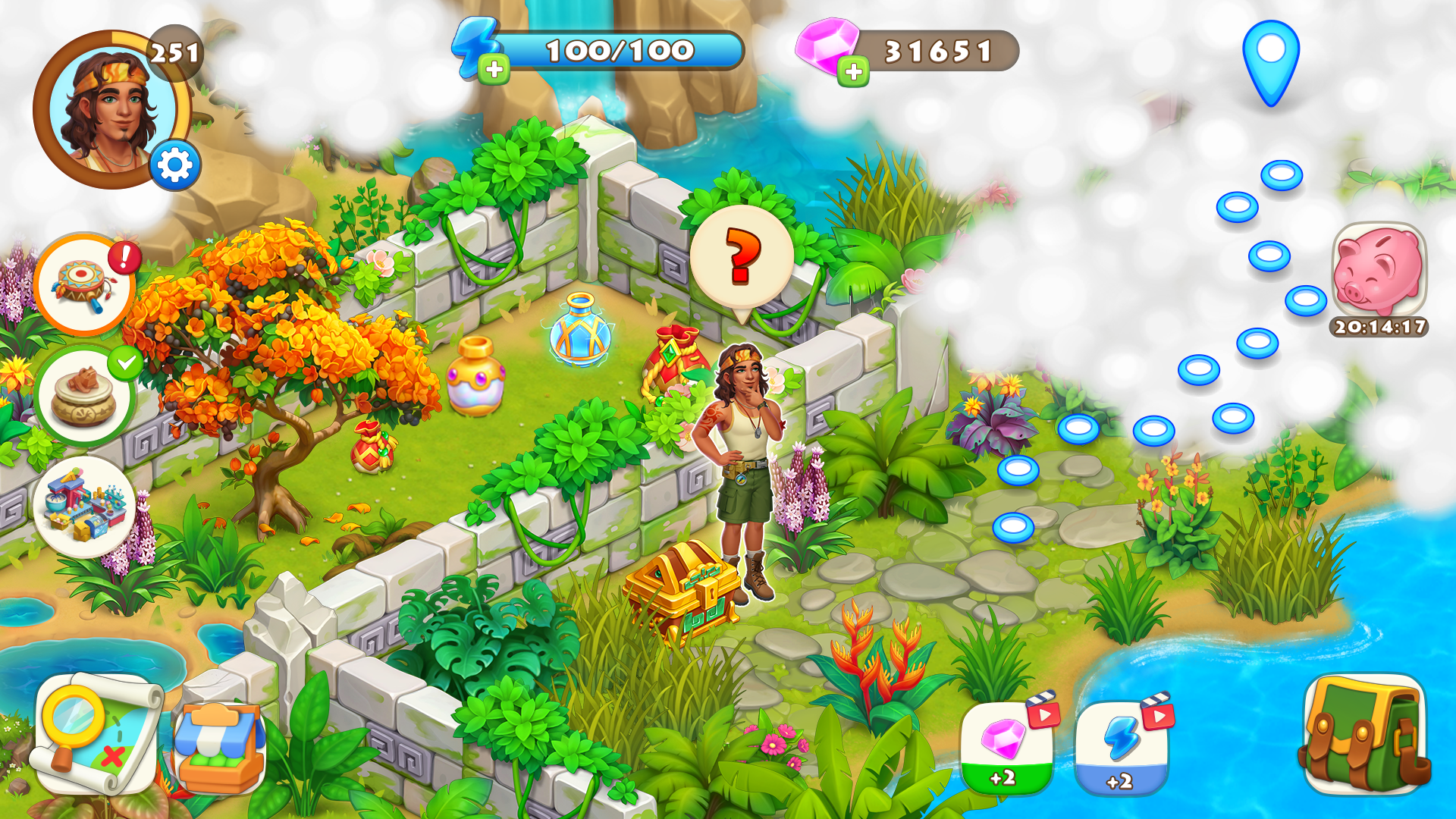Add energy with the green plus
Screen dimensions: 1456x819
tap(494, 70)
